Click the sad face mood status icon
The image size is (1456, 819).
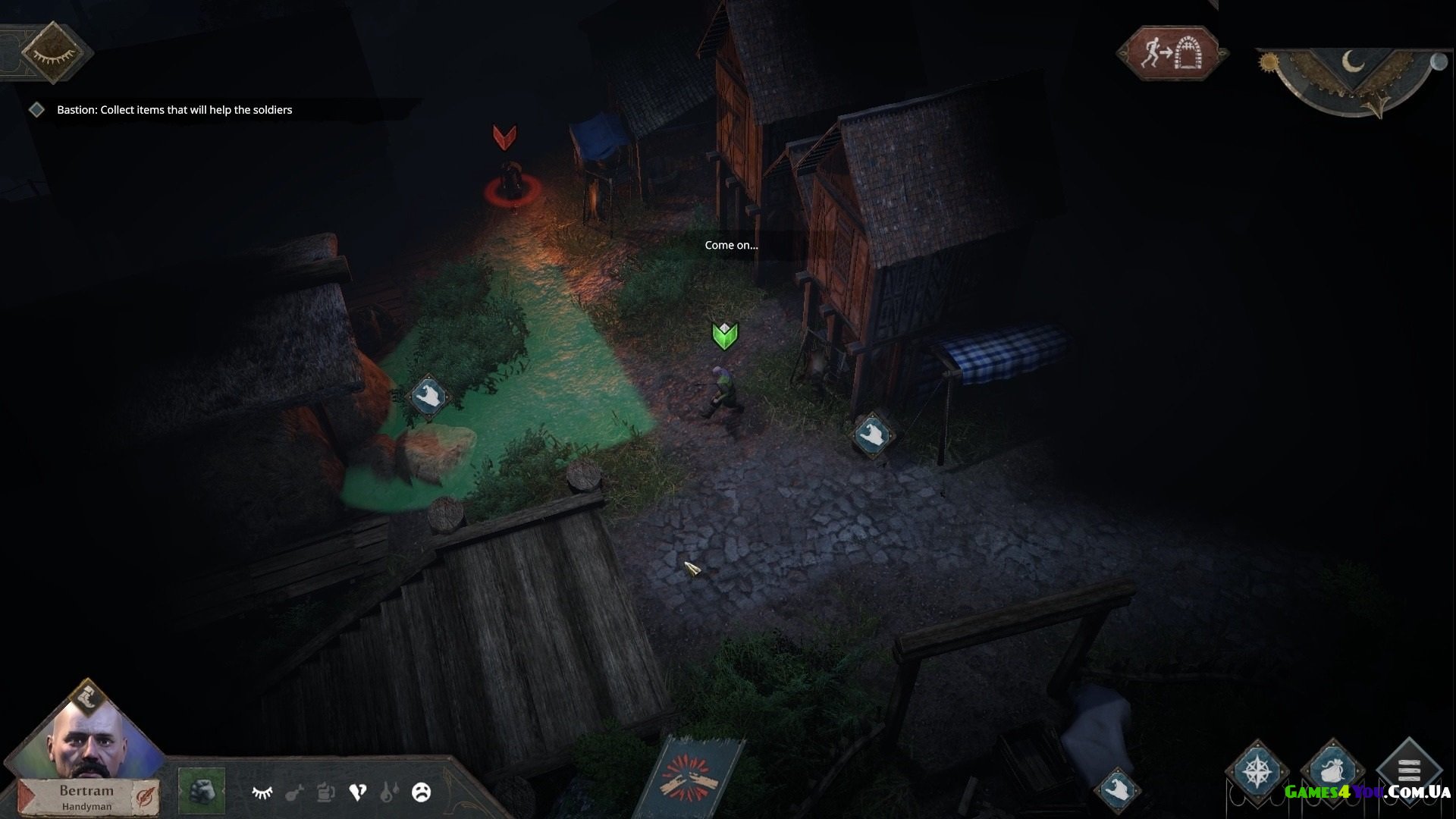pos(421,792)
